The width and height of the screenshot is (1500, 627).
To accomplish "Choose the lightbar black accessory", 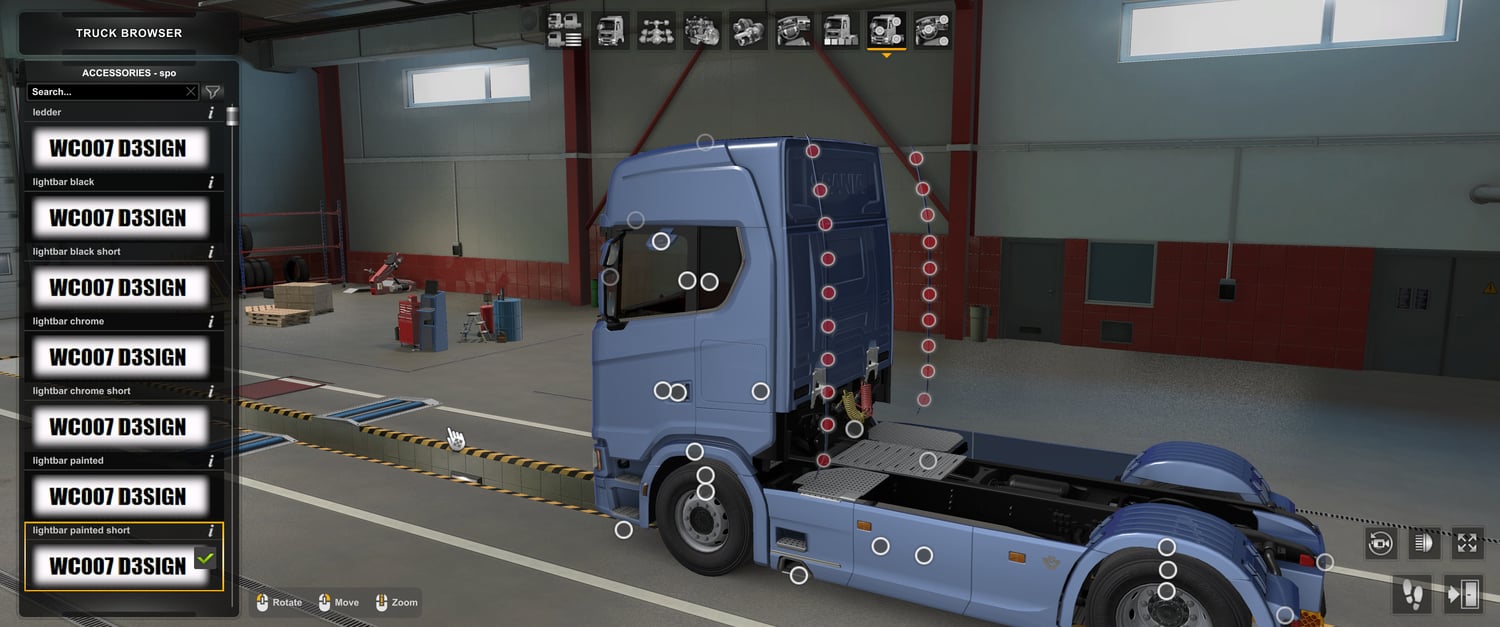I will coord(119,218).
